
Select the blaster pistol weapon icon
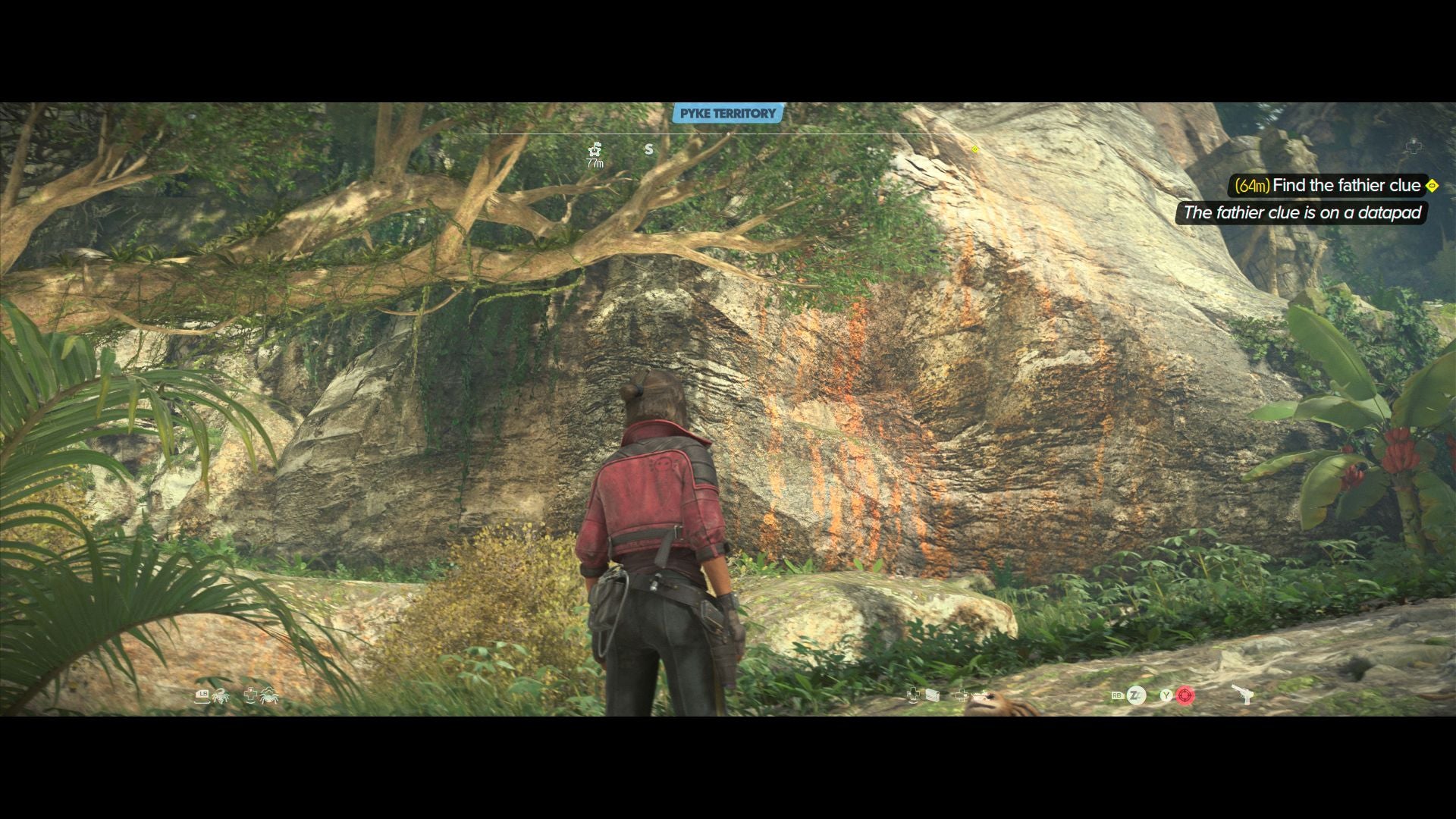pyautogui.click(x=1241, y=695)
